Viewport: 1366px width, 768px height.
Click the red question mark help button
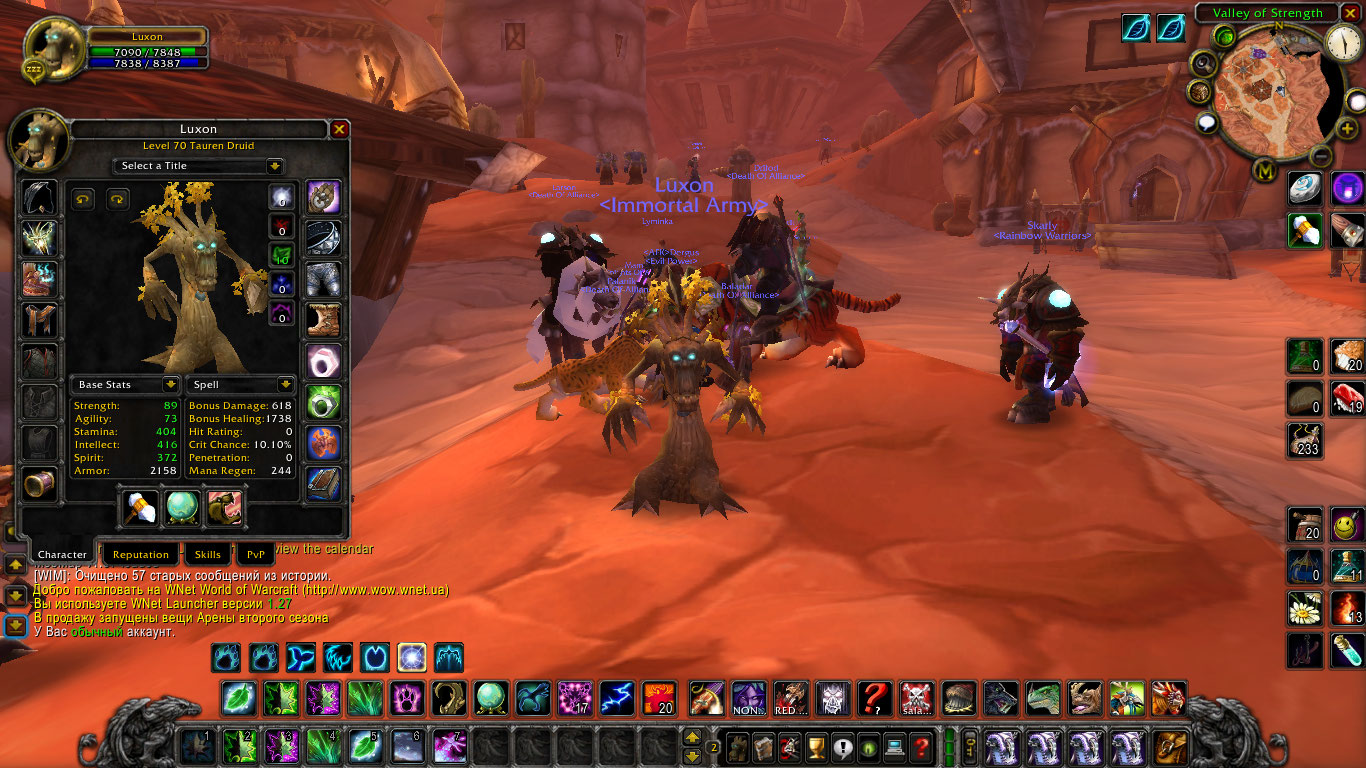(x=921, y=746)
